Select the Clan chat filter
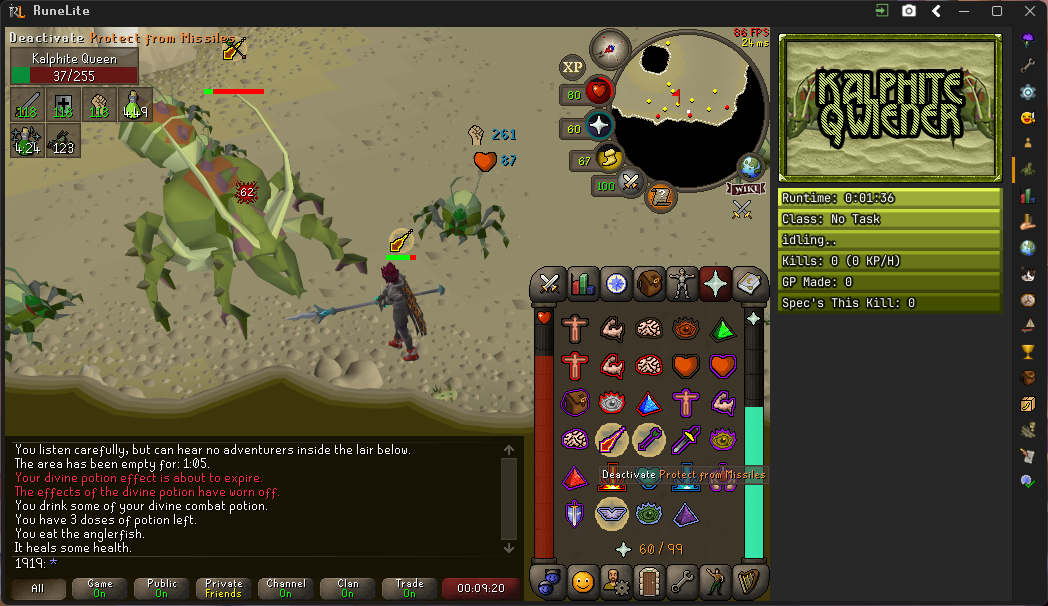 point(347,588)
